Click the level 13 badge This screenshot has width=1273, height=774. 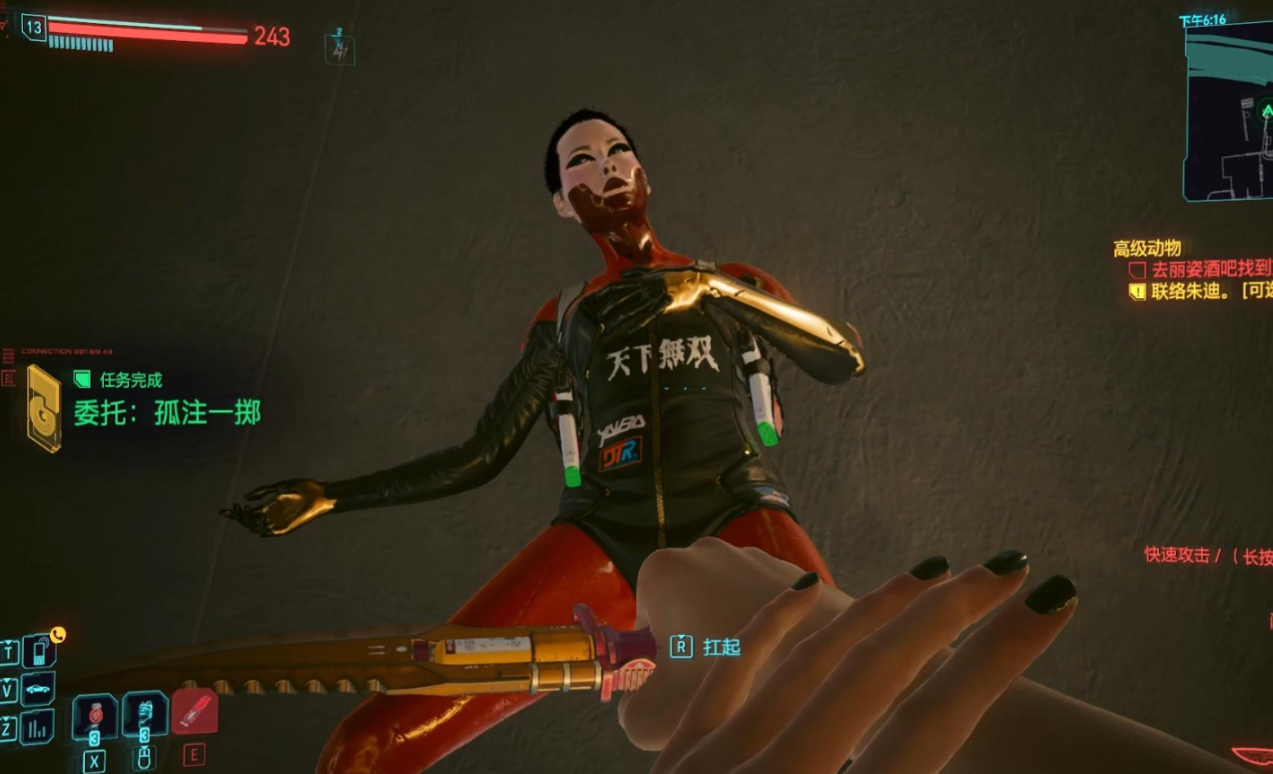coord(34,27)
